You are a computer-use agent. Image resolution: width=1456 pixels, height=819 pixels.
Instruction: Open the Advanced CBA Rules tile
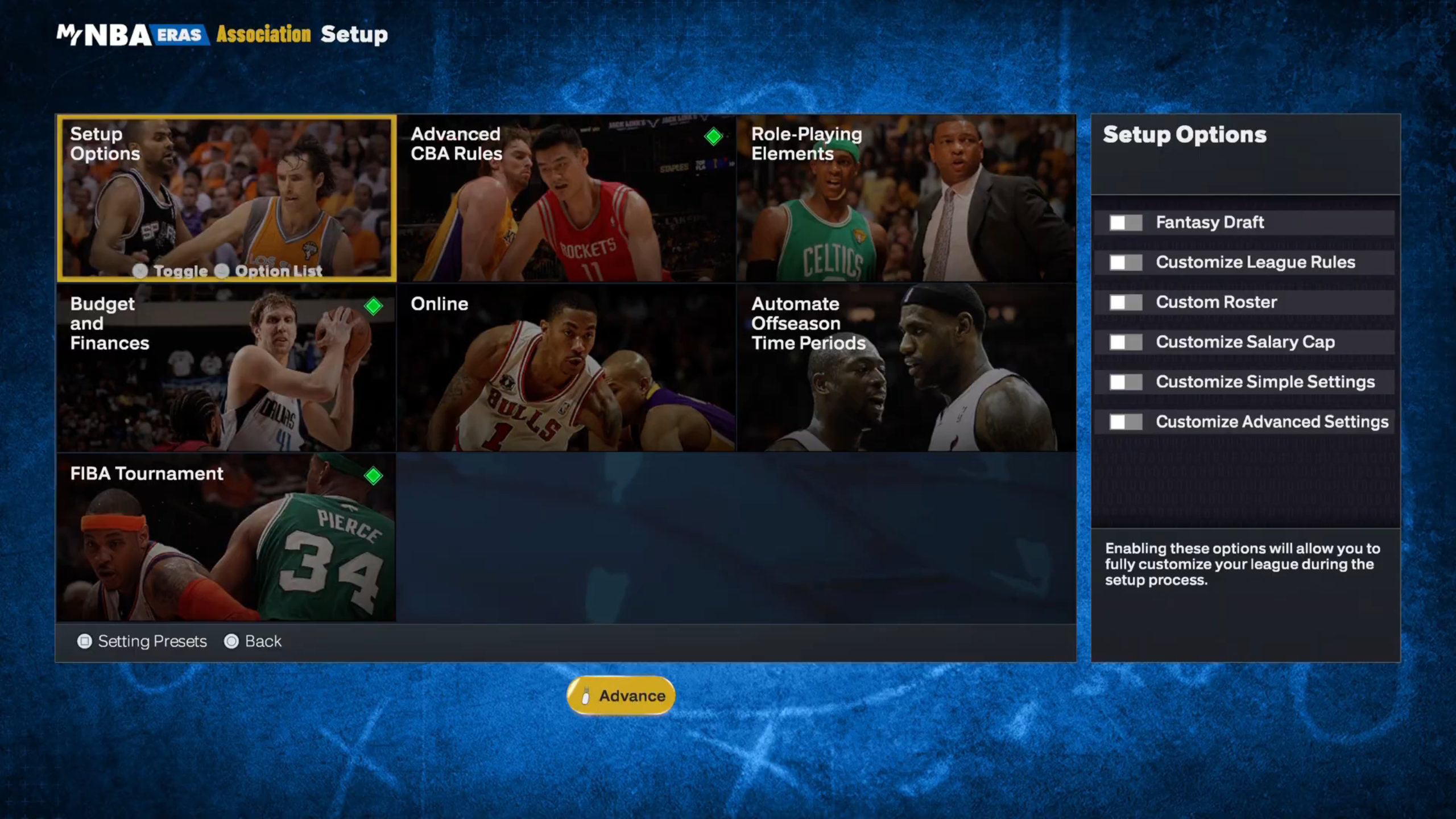pos(566,198)
